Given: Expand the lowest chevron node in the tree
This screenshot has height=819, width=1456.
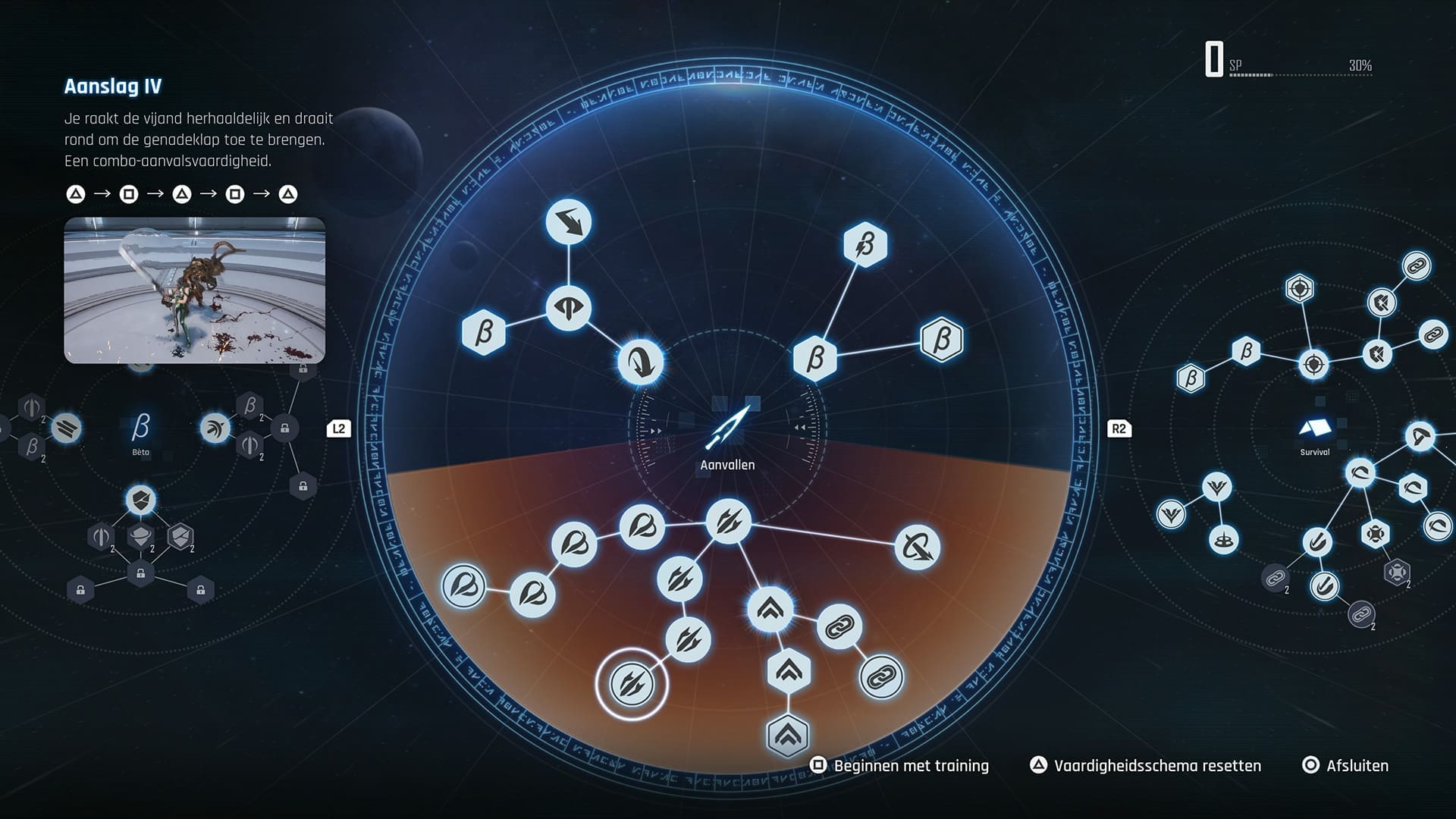Looking at the screenshot, I should point(787,733).
